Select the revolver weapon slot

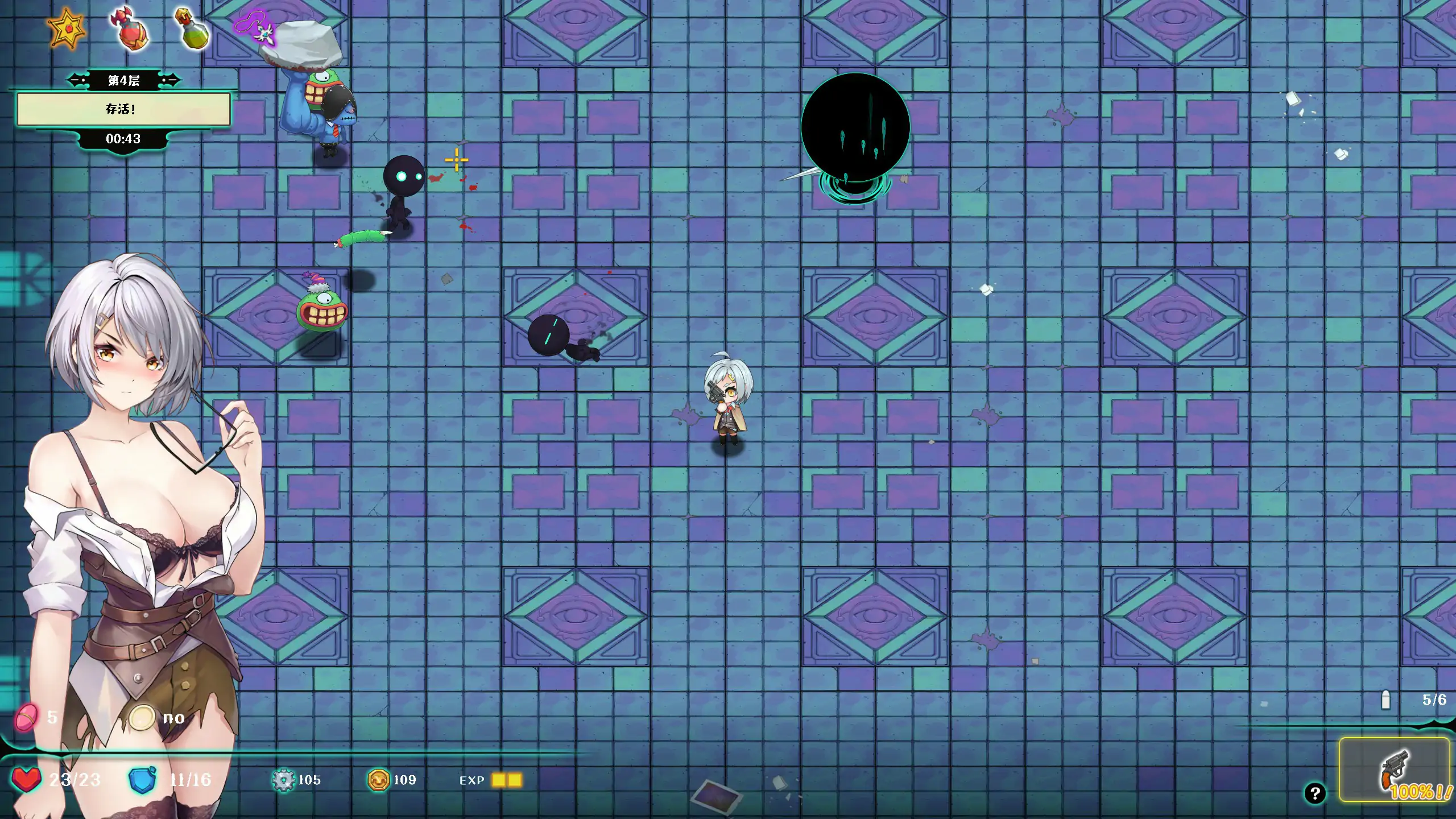(x=1394, y=770)
